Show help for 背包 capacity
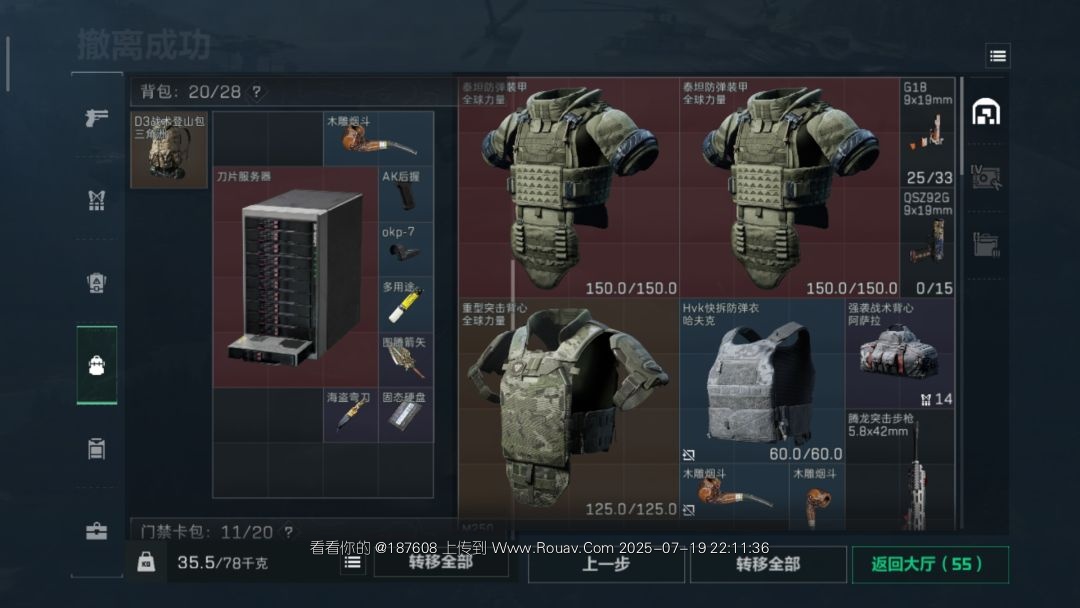The width and height of the screenshot is (1080, 608). (x=256, y=92)
